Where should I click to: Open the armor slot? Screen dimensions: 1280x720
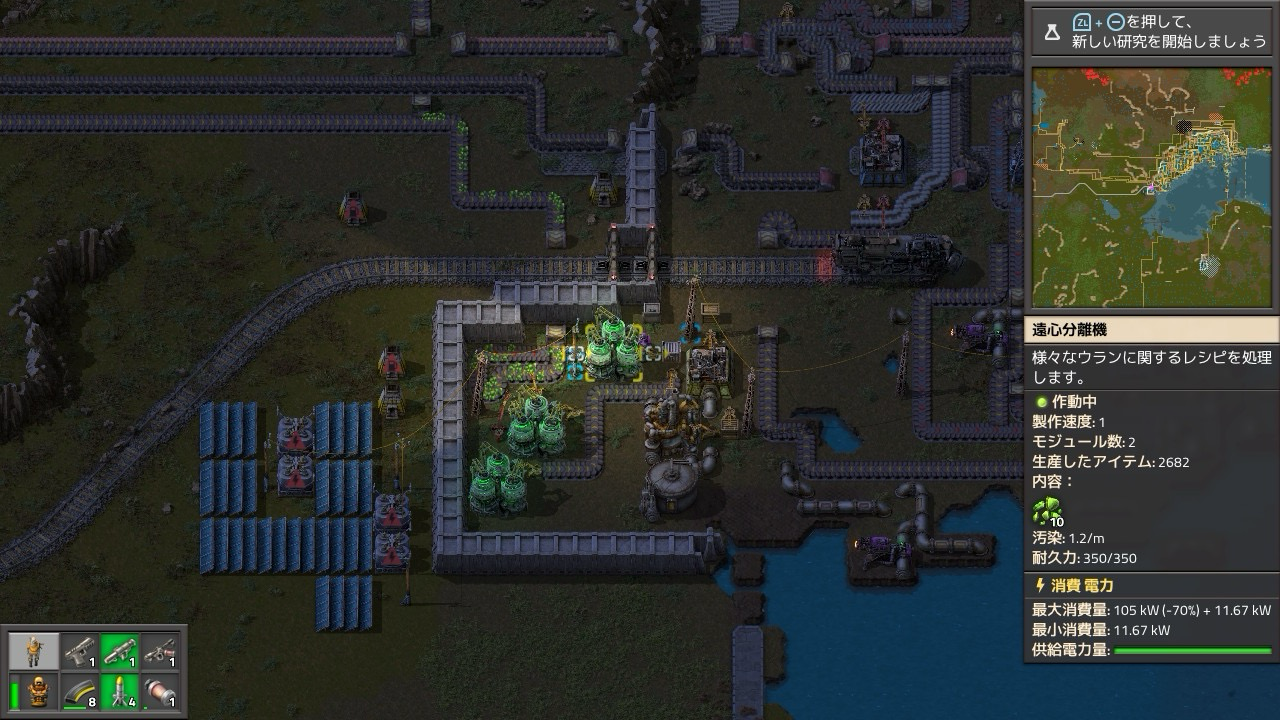coord(39,692)
